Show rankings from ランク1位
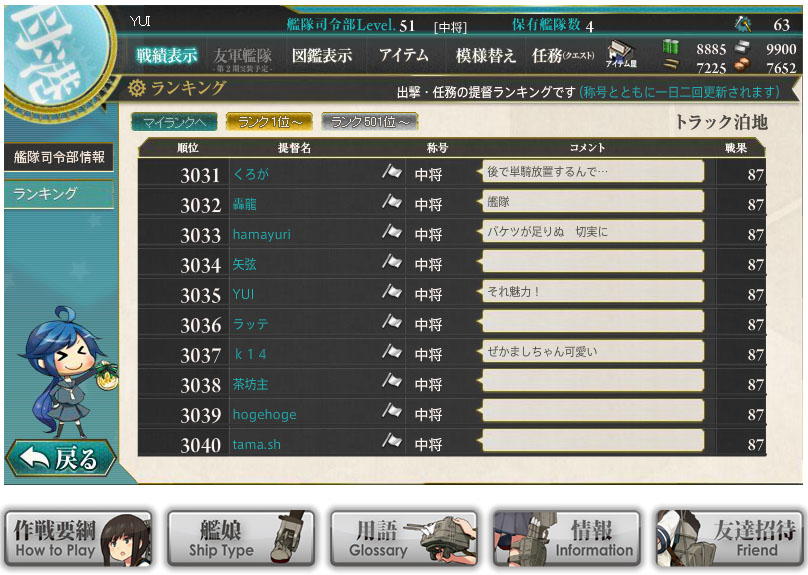Viewport: 808px width, 575px height. pyautogui.click(x=269, y=122)
